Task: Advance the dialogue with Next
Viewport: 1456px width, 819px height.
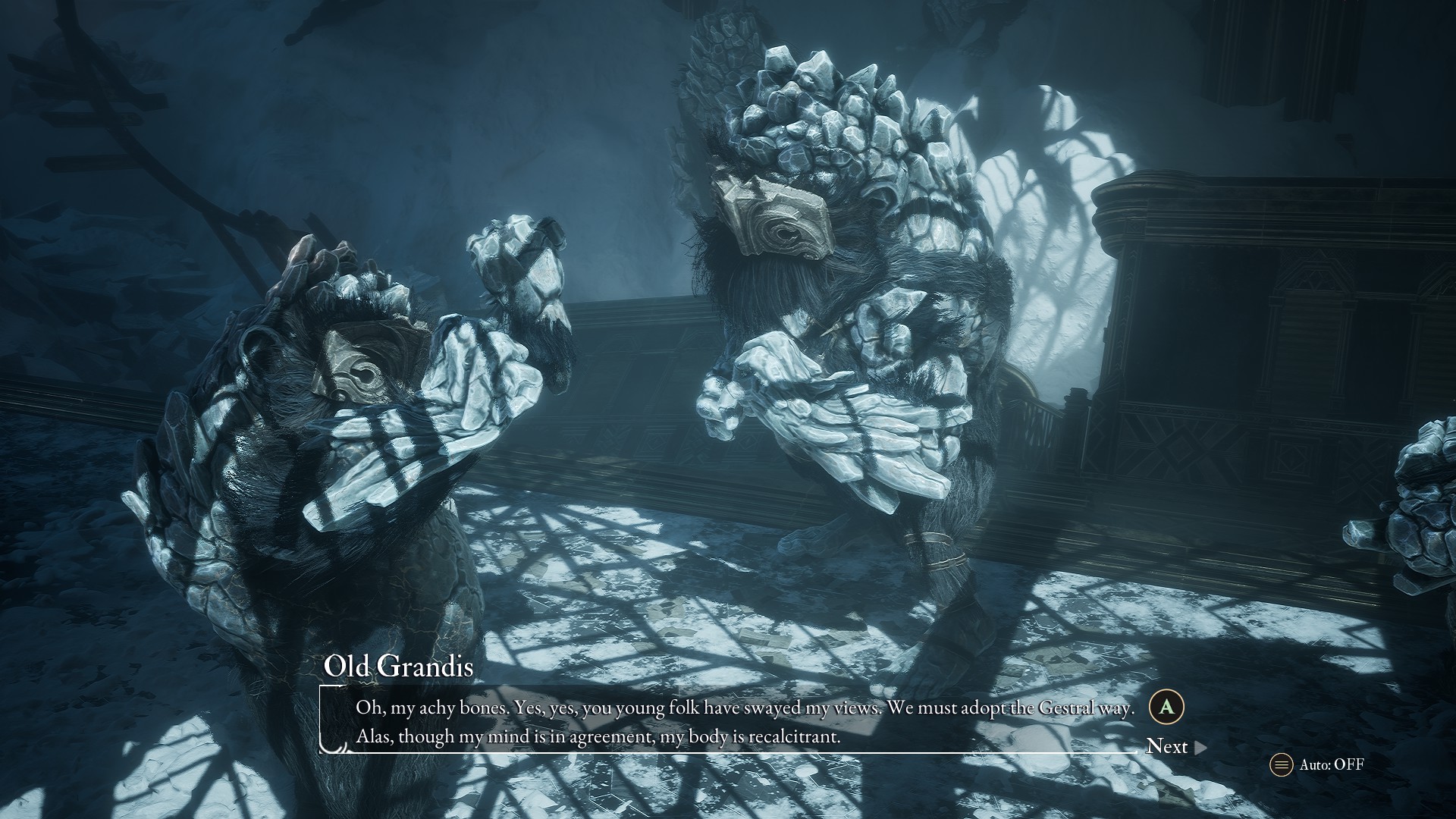Action: pos(1175,747)
